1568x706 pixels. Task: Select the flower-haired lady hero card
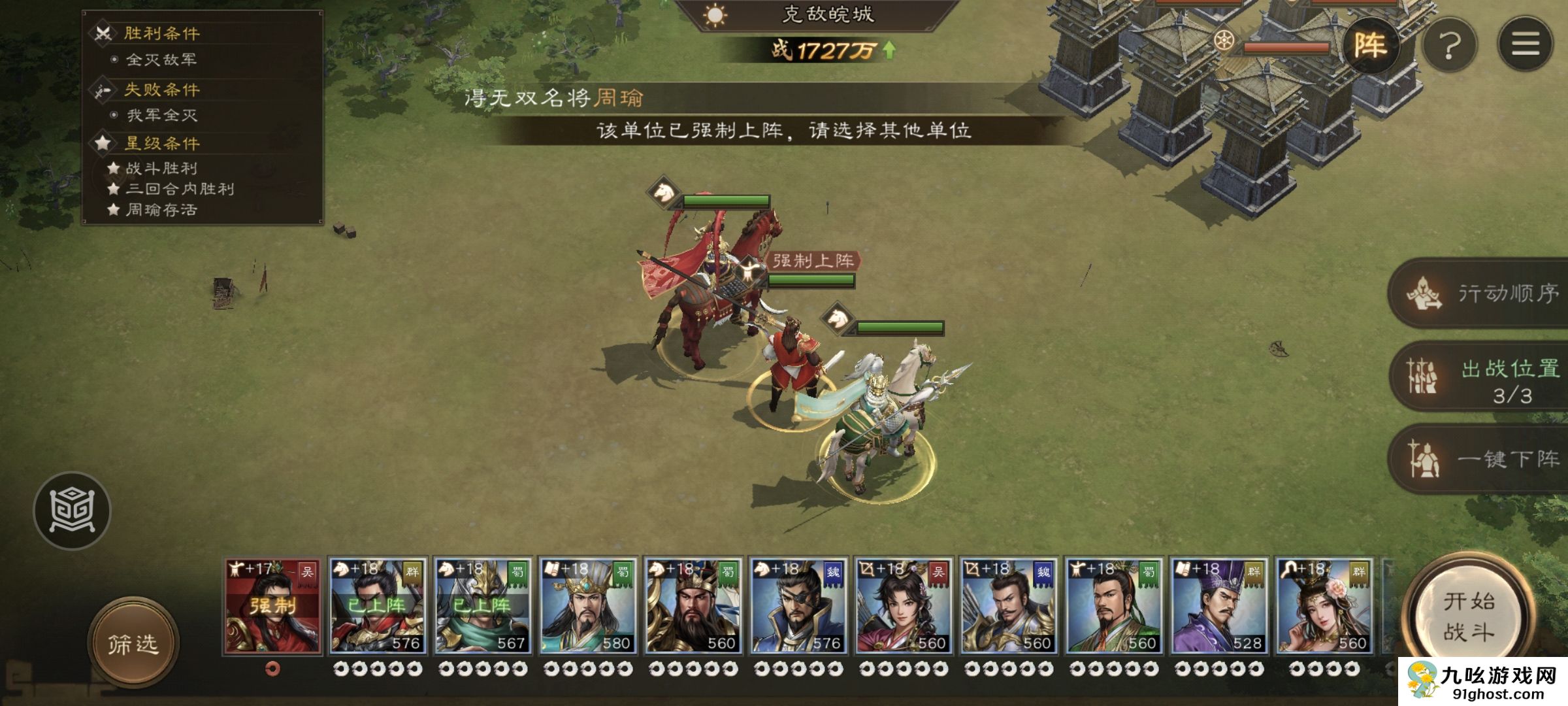tap(1324, 606)
